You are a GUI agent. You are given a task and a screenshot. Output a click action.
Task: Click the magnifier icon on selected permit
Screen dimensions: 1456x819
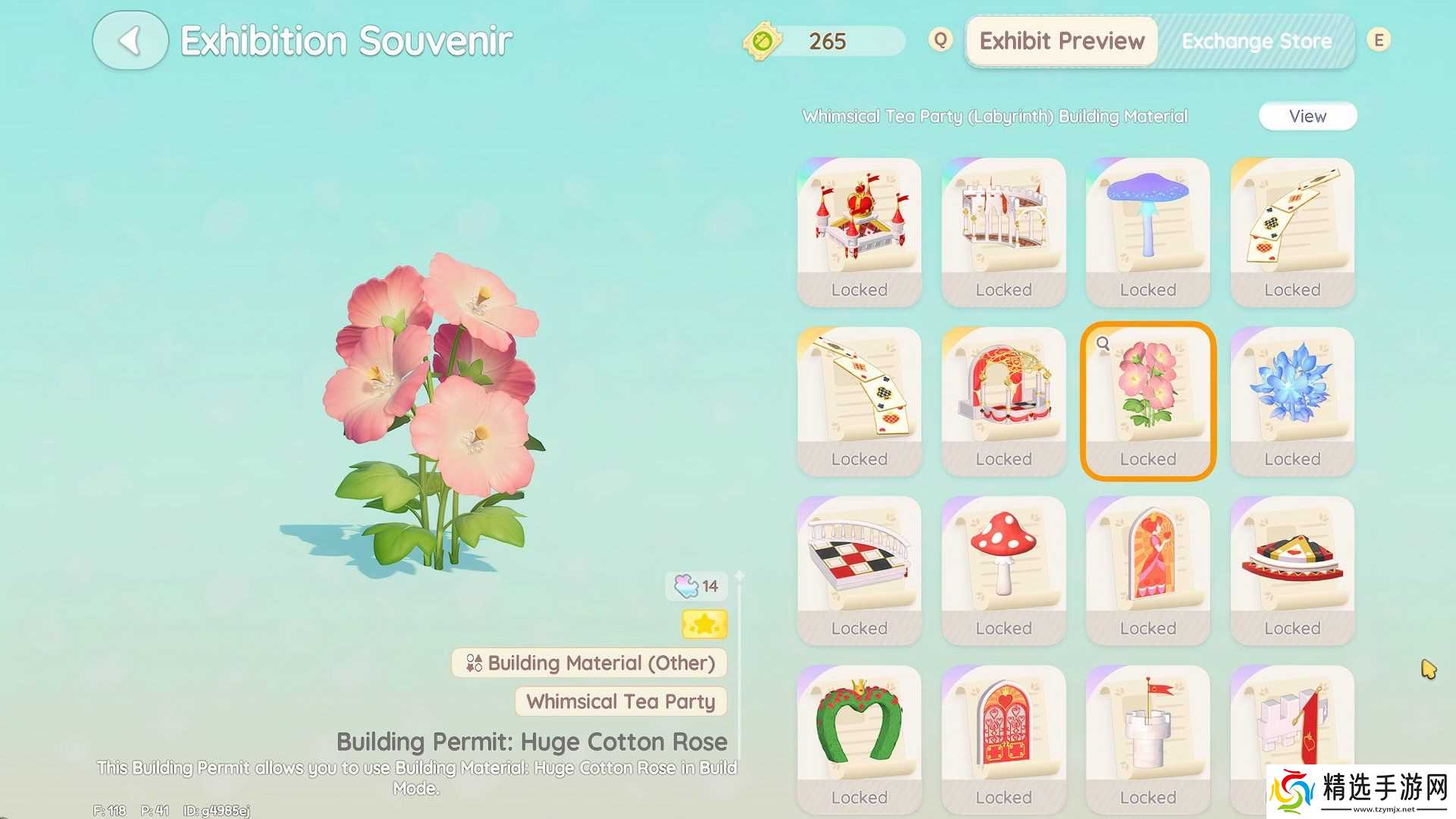[x=1103, y=344]
